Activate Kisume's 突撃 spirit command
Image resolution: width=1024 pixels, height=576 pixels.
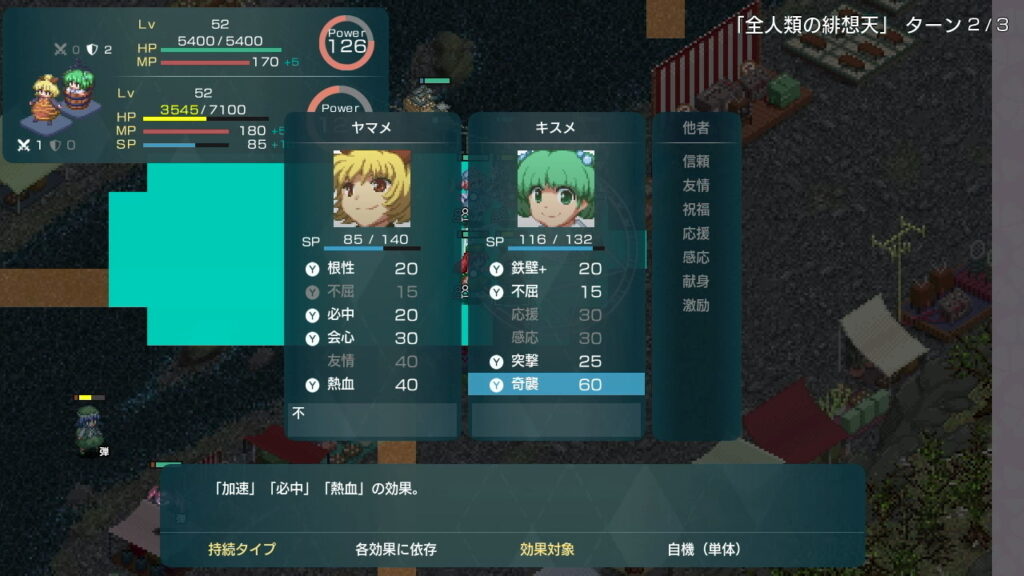point(555,361)
